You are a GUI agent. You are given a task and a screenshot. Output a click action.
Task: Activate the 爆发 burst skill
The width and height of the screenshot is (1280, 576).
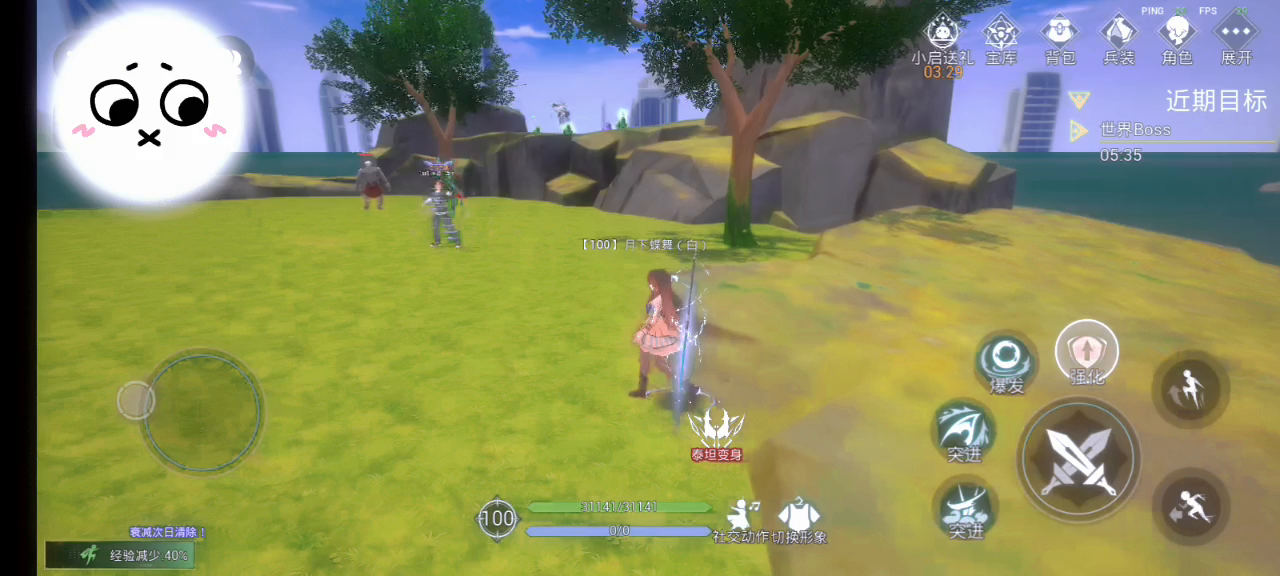pos(1006,361)
